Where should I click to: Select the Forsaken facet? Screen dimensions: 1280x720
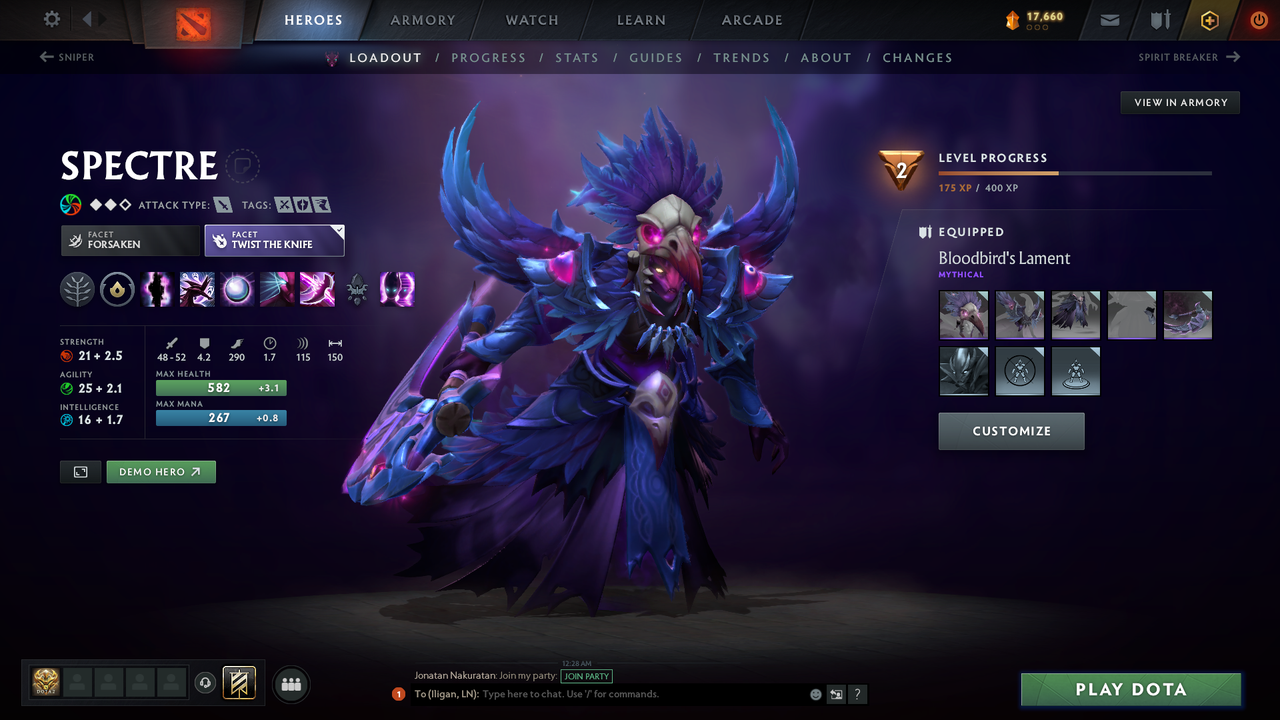(129, 240)
